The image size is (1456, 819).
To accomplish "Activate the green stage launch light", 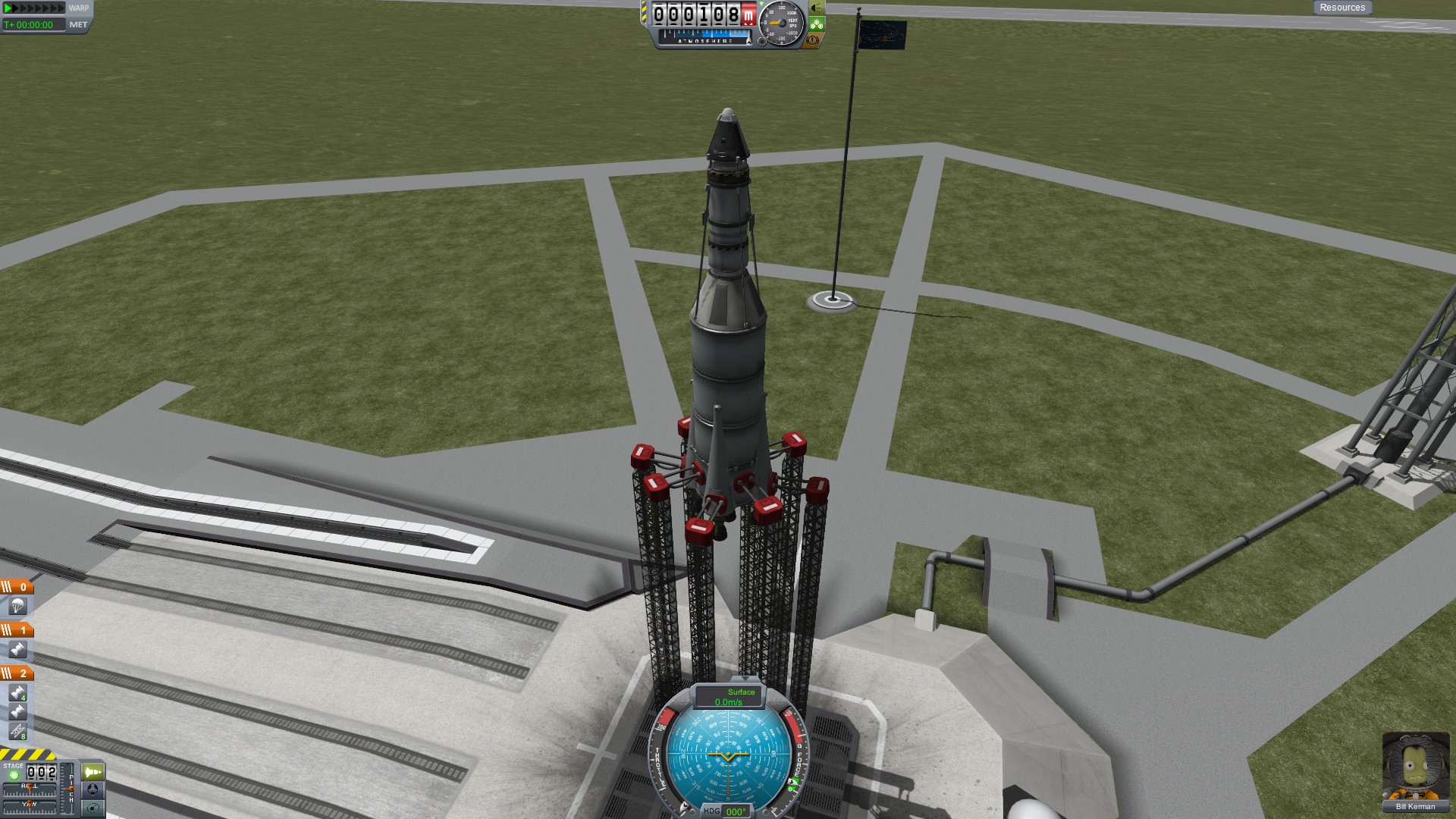I will pyautogui.click(x=13, y=775).
